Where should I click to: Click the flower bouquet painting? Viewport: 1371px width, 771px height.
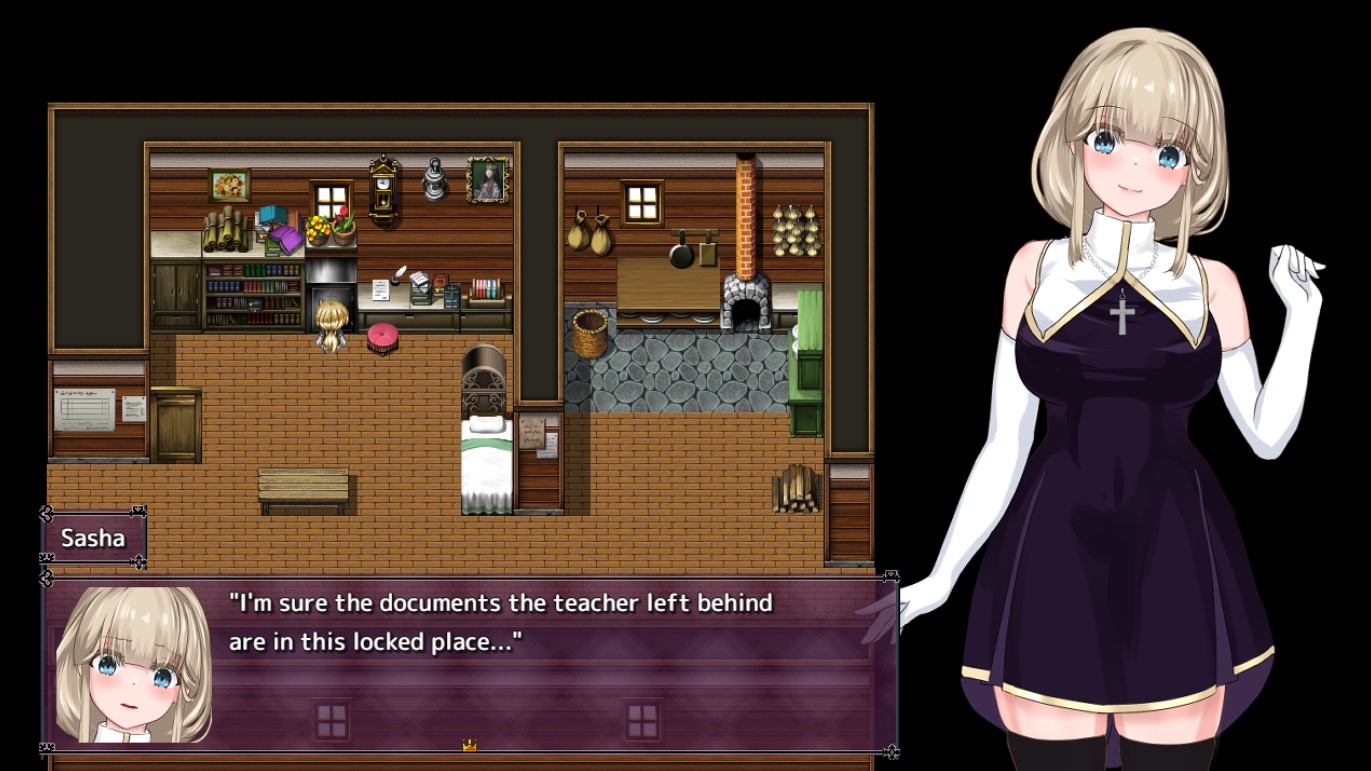pos(228,183)
